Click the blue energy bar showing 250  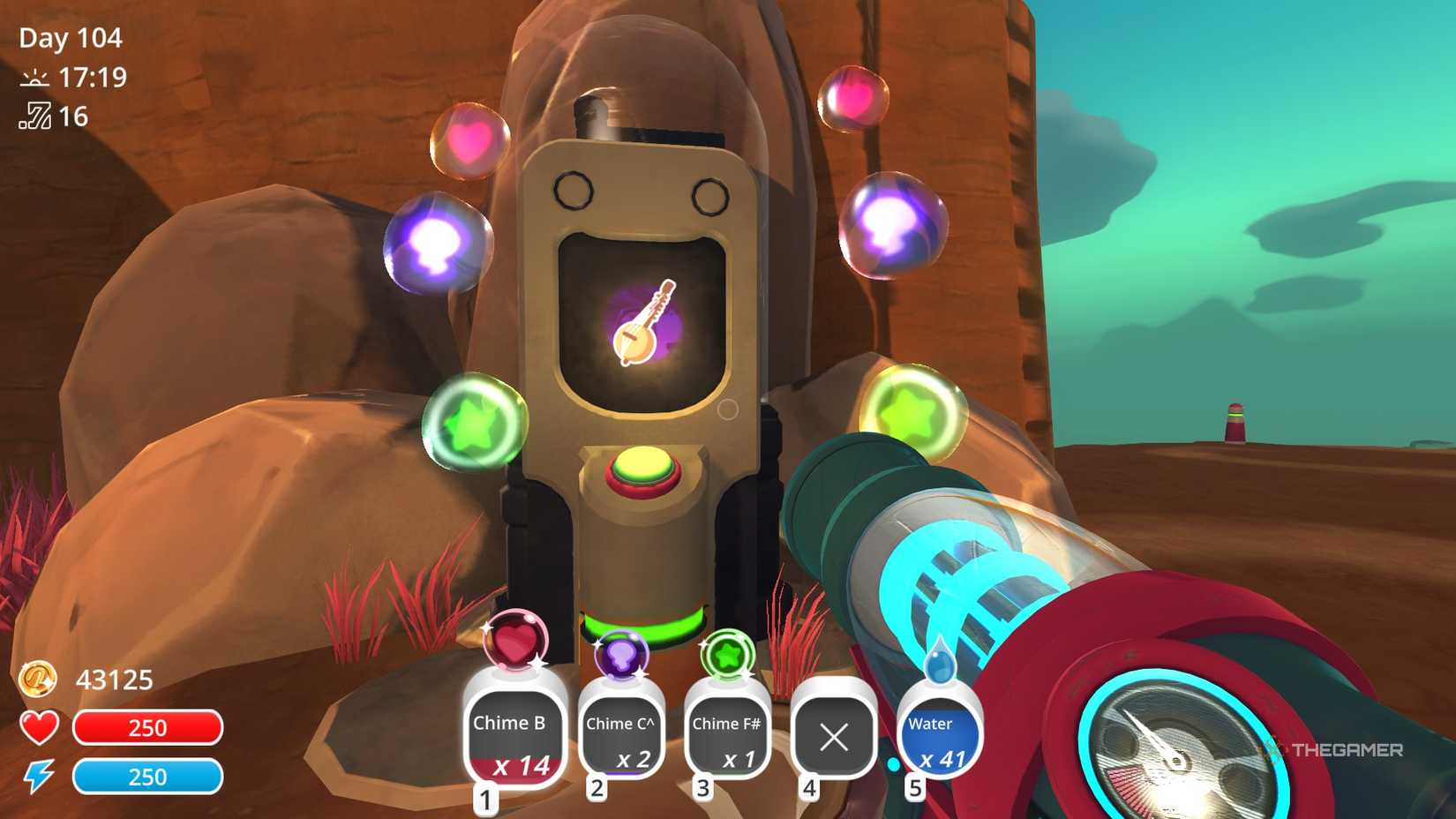(148, 778)
